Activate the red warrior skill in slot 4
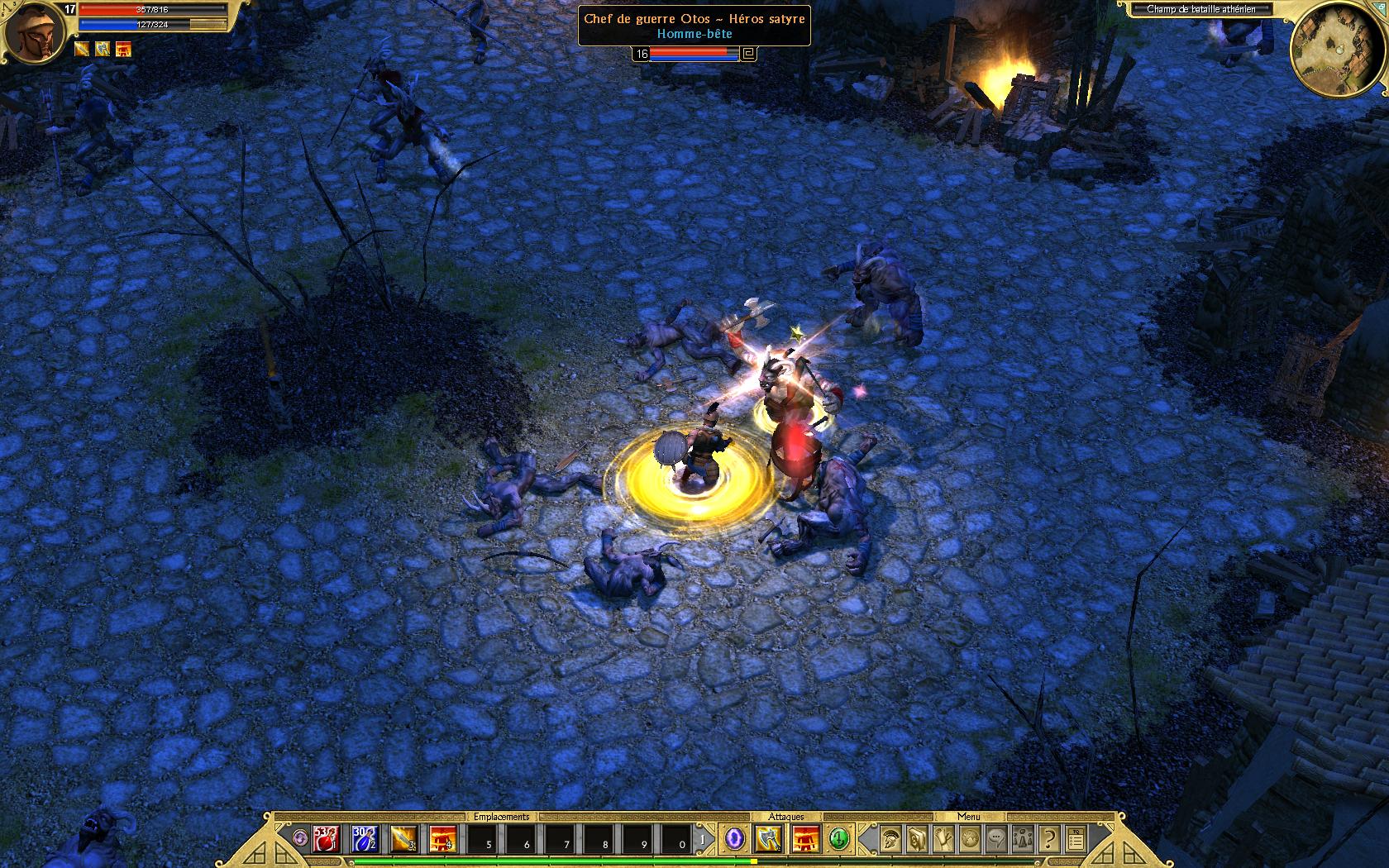Screen dimensions: 1389x868 tap(442, 839)
